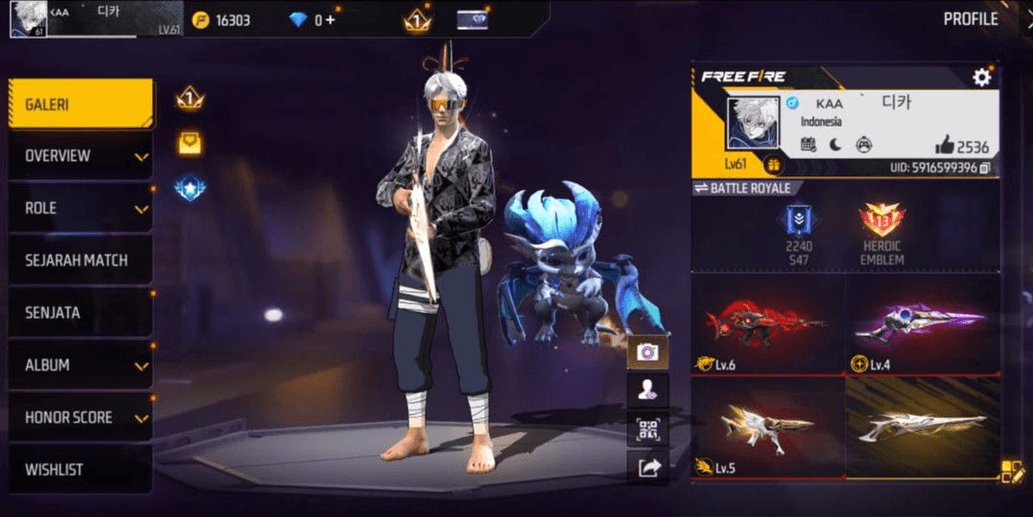The width and height of the screenshot is (1033, 517).
Task: Open the QR code scanner button
Action: (x=647, y=430)
